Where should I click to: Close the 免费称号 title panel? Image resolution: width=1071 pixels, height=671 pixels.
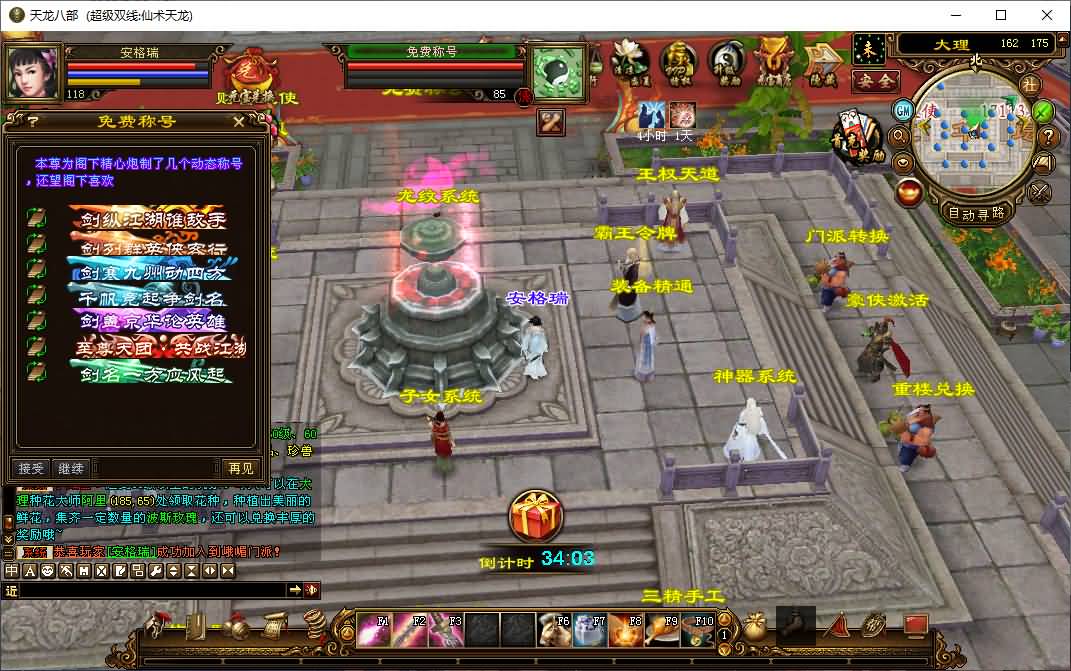[x=238, y=121]
